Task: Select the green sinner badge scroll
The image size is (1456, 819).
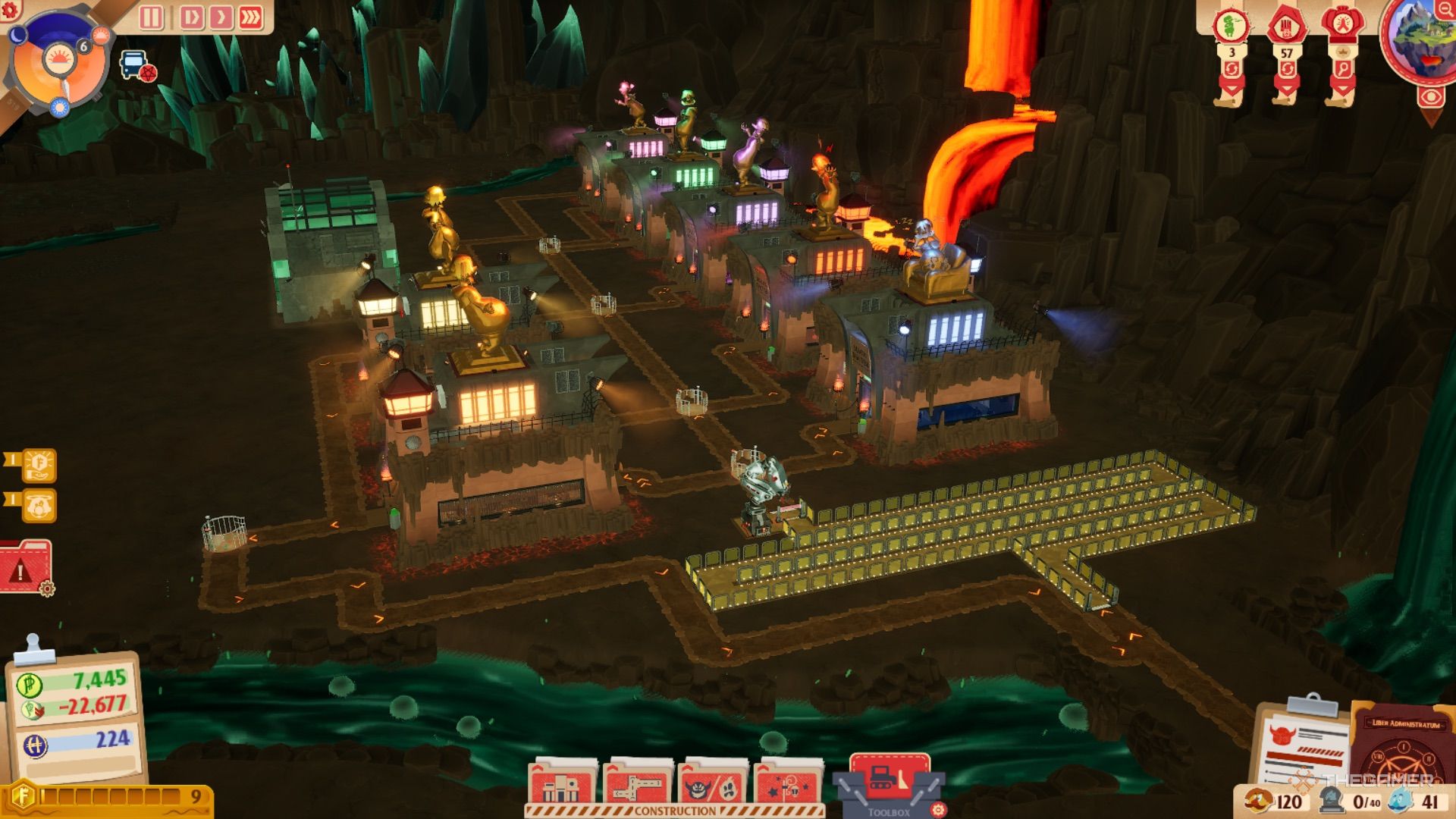Action: click(x=1232, y=27)
